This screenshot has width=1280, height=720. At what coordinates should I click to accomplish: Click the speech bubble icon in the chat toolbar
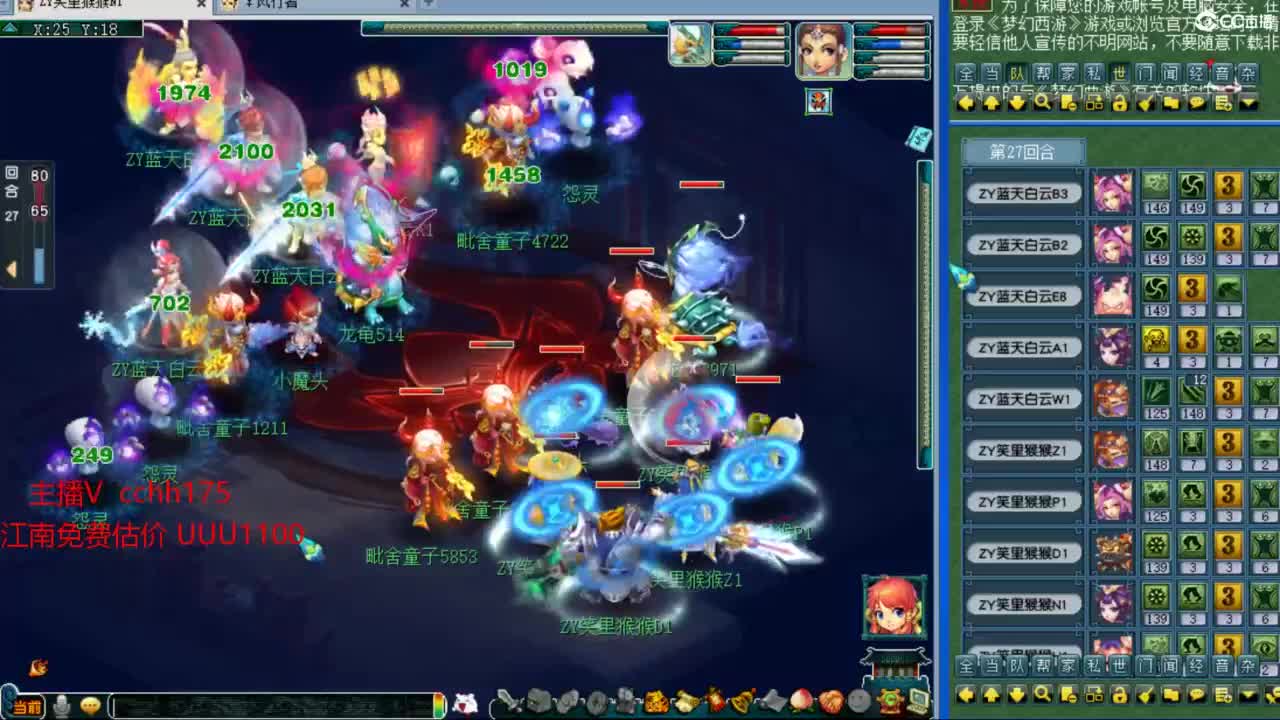click(x=1198, y=696)
